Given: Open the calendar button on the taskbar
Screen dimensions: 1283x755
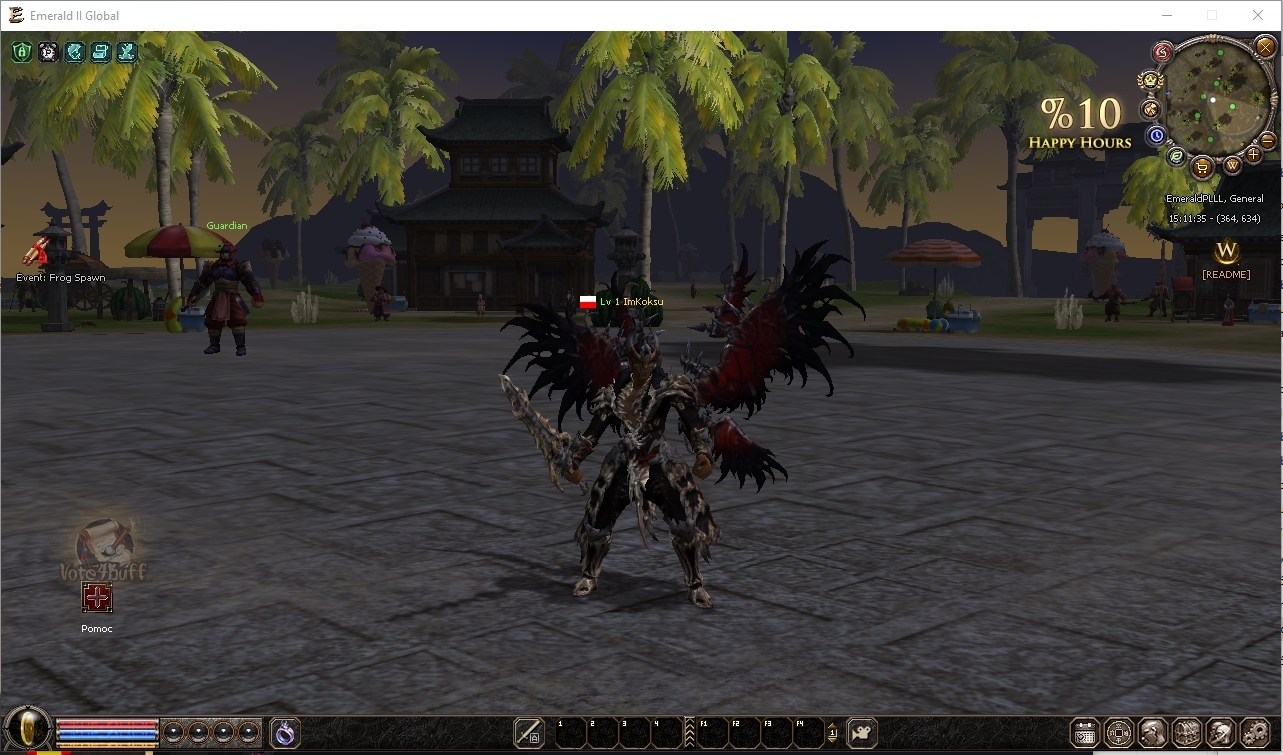Looking at the screenshot, I should tap(1085, 733).
